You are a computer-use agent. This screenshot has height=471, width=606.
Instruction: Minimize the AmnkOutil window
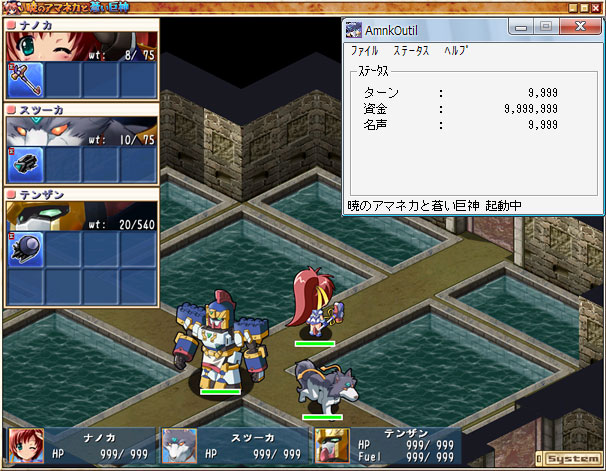(521, 27)
